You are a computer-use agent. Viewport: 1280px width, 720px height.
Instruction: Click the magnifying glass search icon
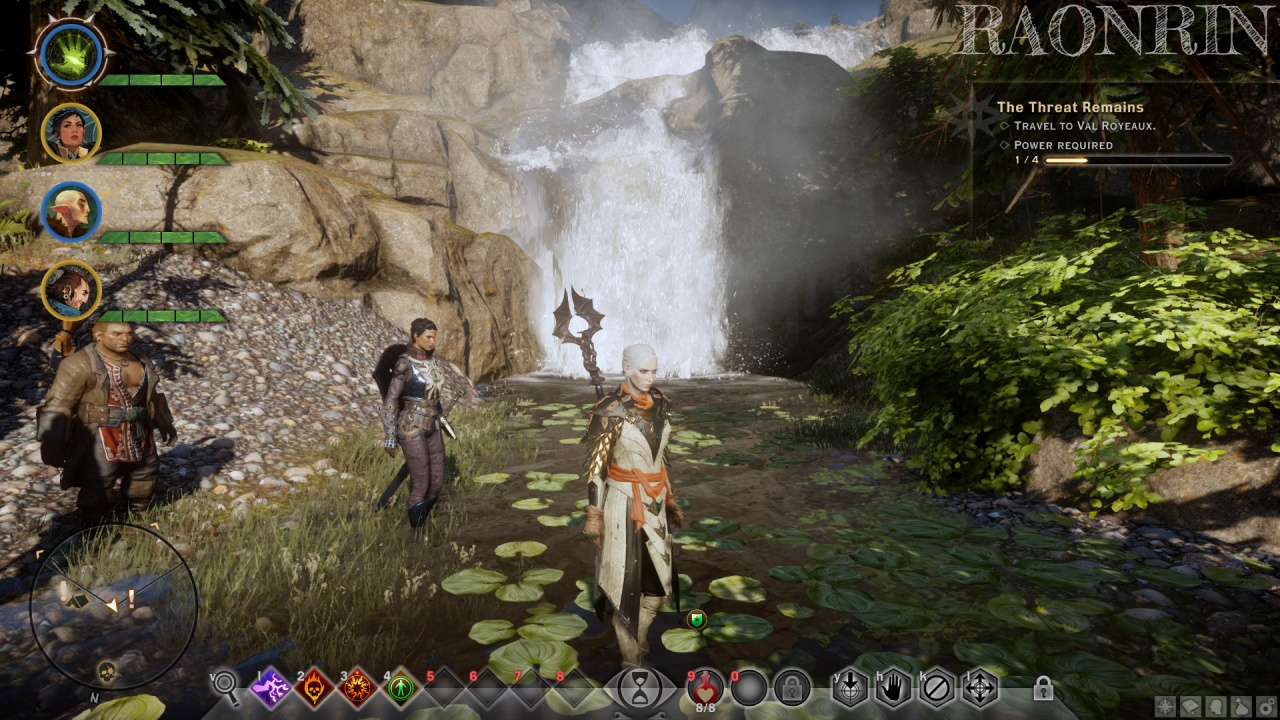(227, 686)
